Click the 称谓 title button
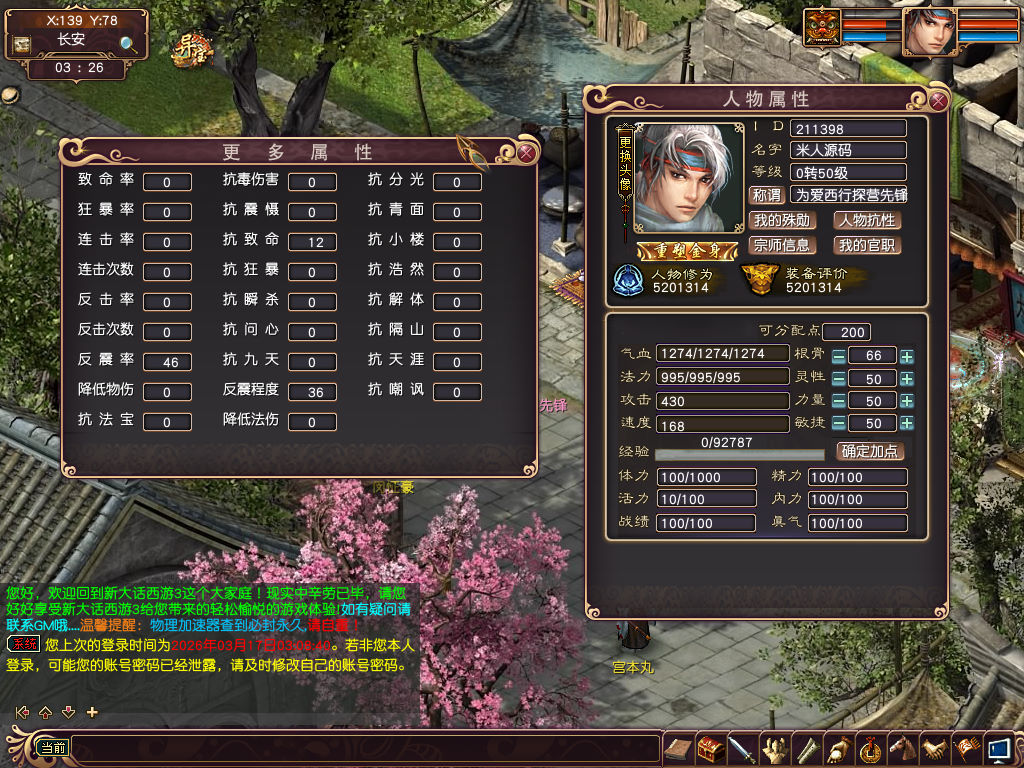 pos(766,195)
